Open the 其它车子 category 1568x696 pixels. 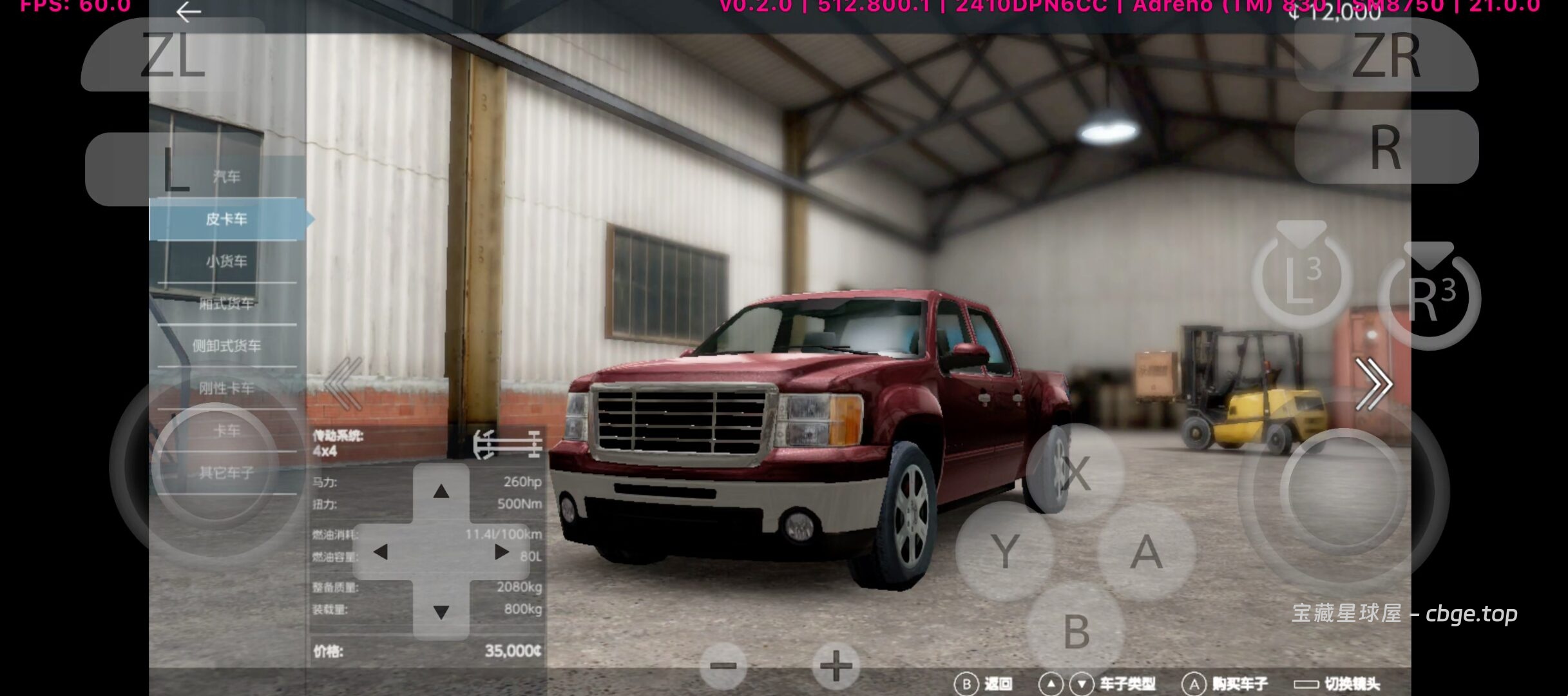[x=226, y=472]
